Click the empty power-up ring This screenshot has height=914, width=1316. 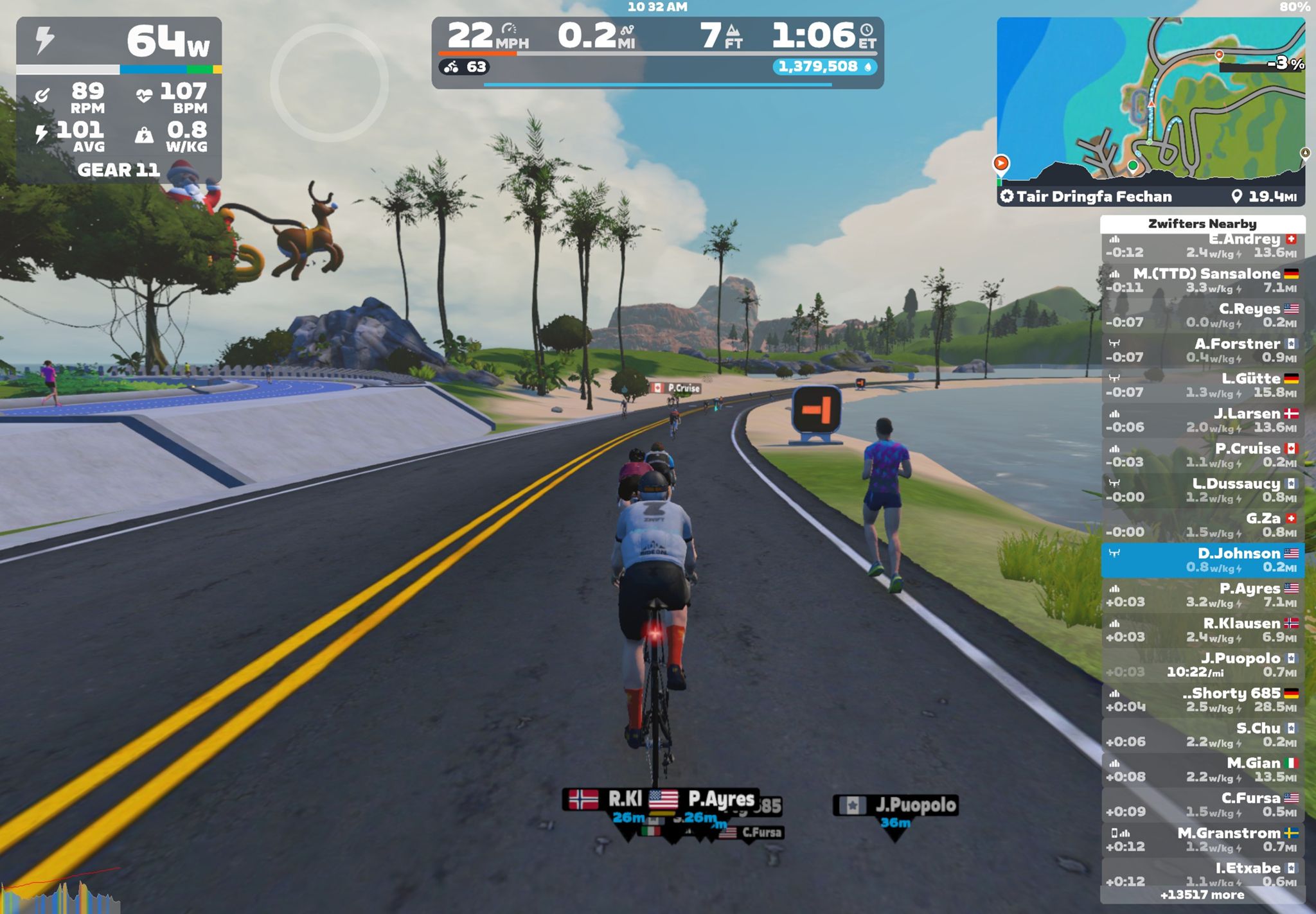tap(329, 83)
